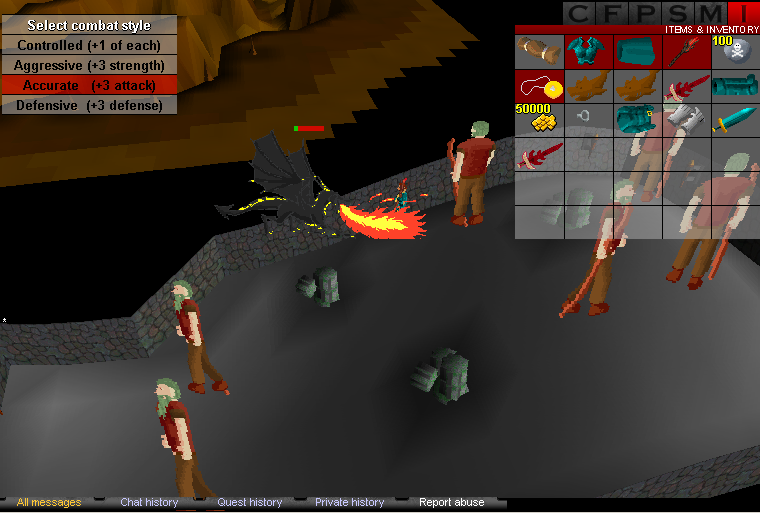The width and height of the screenshot is (760, 513).
Task: Select the Accurate (+3 attack) style
Action: point(89,85)
